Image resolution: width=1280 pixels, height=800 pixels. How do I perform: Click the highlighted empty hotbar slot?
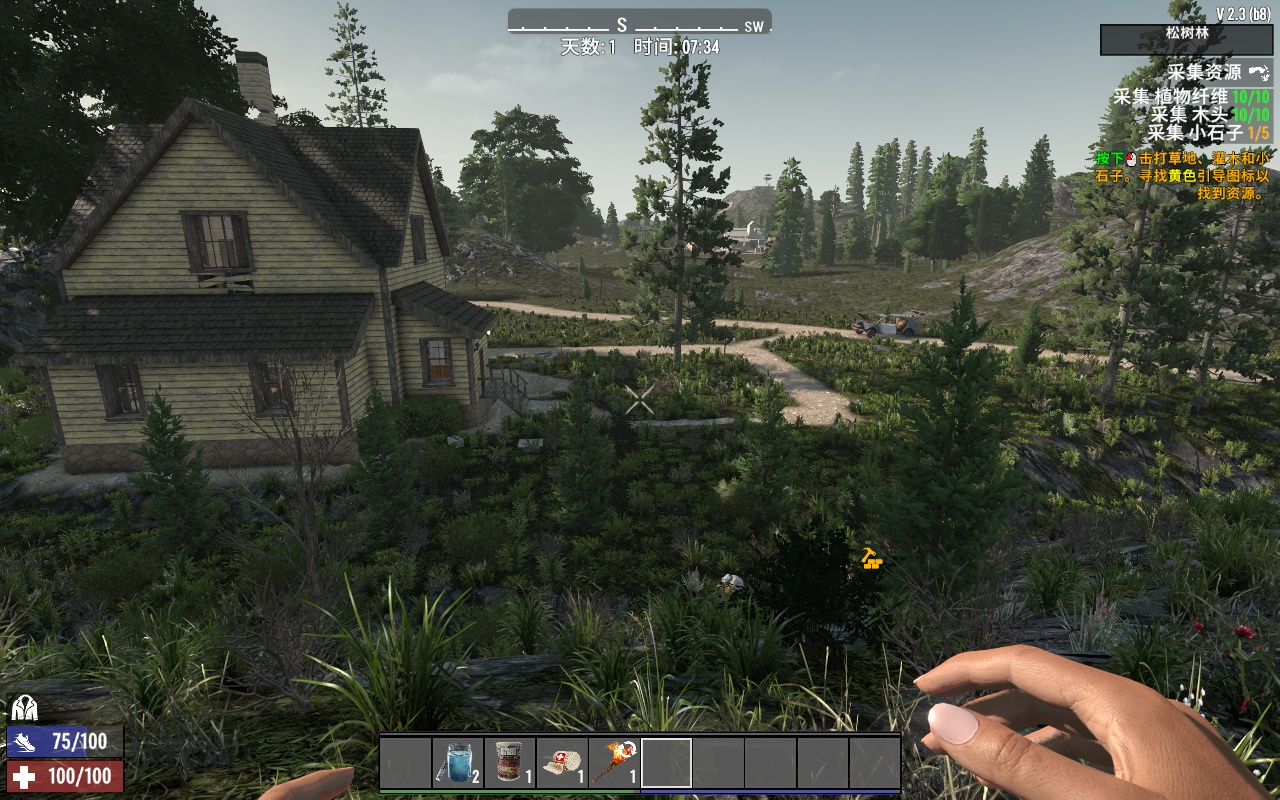pos(666,763)
